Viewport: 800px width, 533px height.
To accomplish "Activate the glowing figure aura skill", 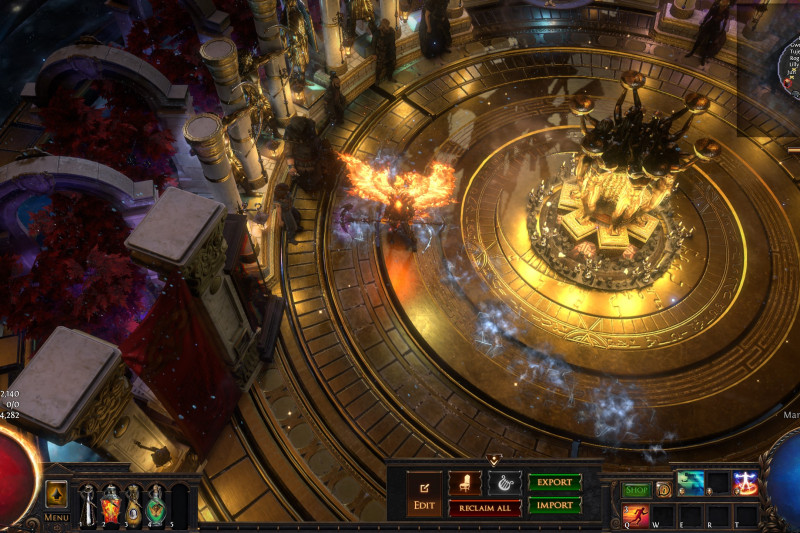I will (x=745, y=484).
